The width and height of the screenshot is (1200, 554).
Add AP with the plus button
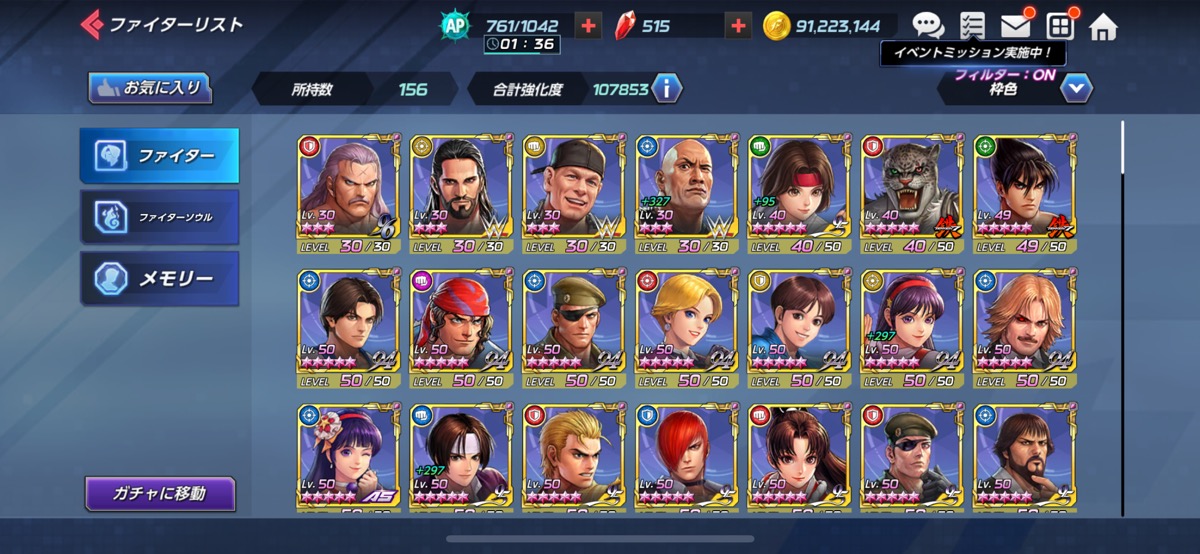coord(588,27)
